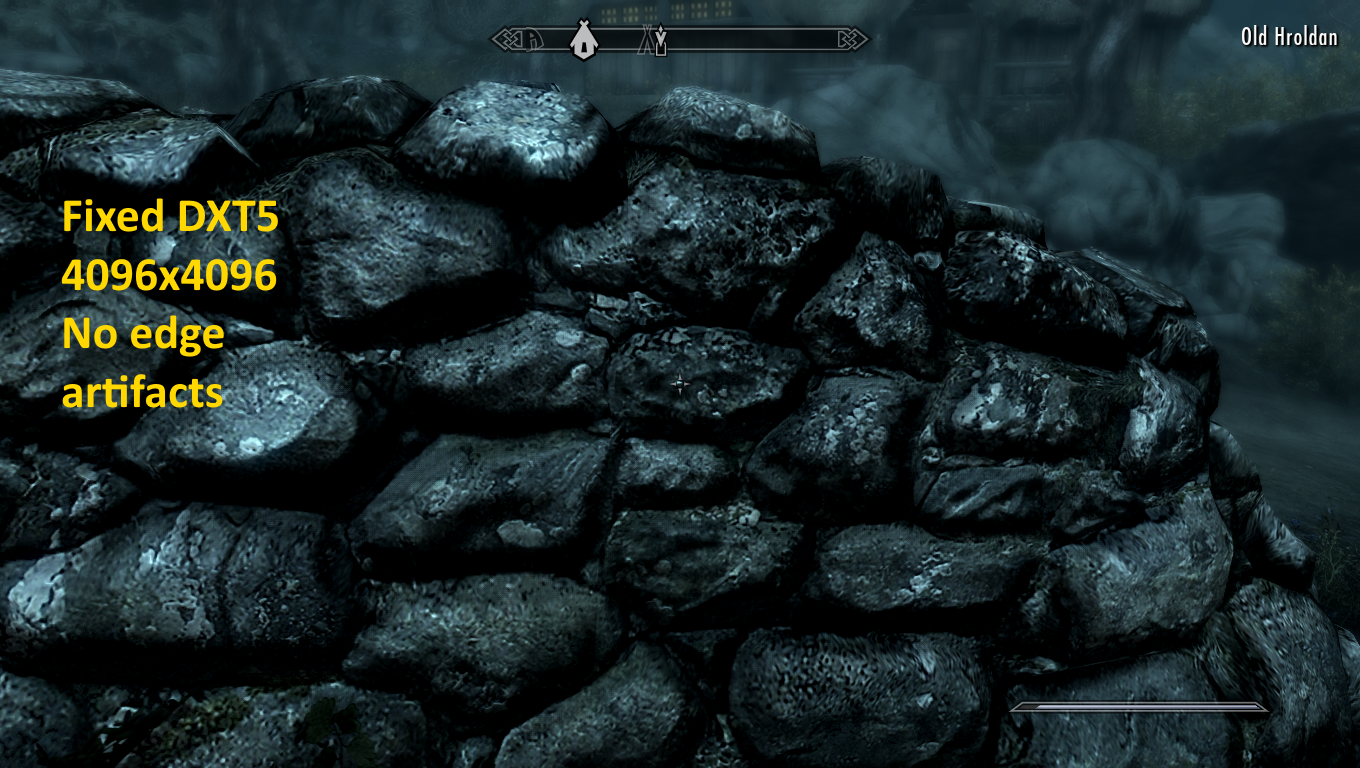Click the '4096x4096' resolution text
This screenshot has width=1360, height=768.
point(168,276)
